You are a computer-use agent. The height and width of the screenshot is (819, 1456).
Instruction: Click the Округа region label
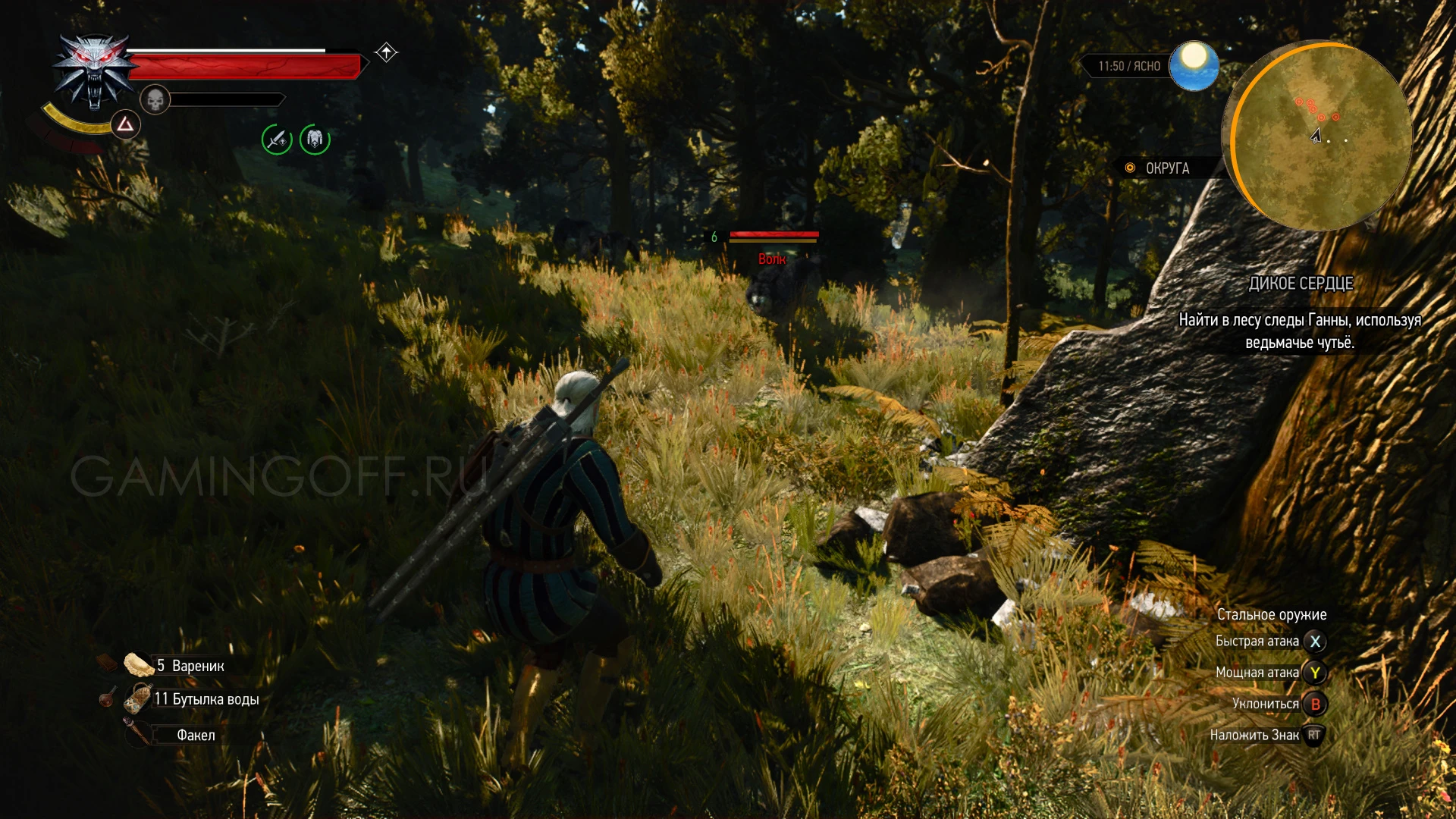coord(1166,168)
